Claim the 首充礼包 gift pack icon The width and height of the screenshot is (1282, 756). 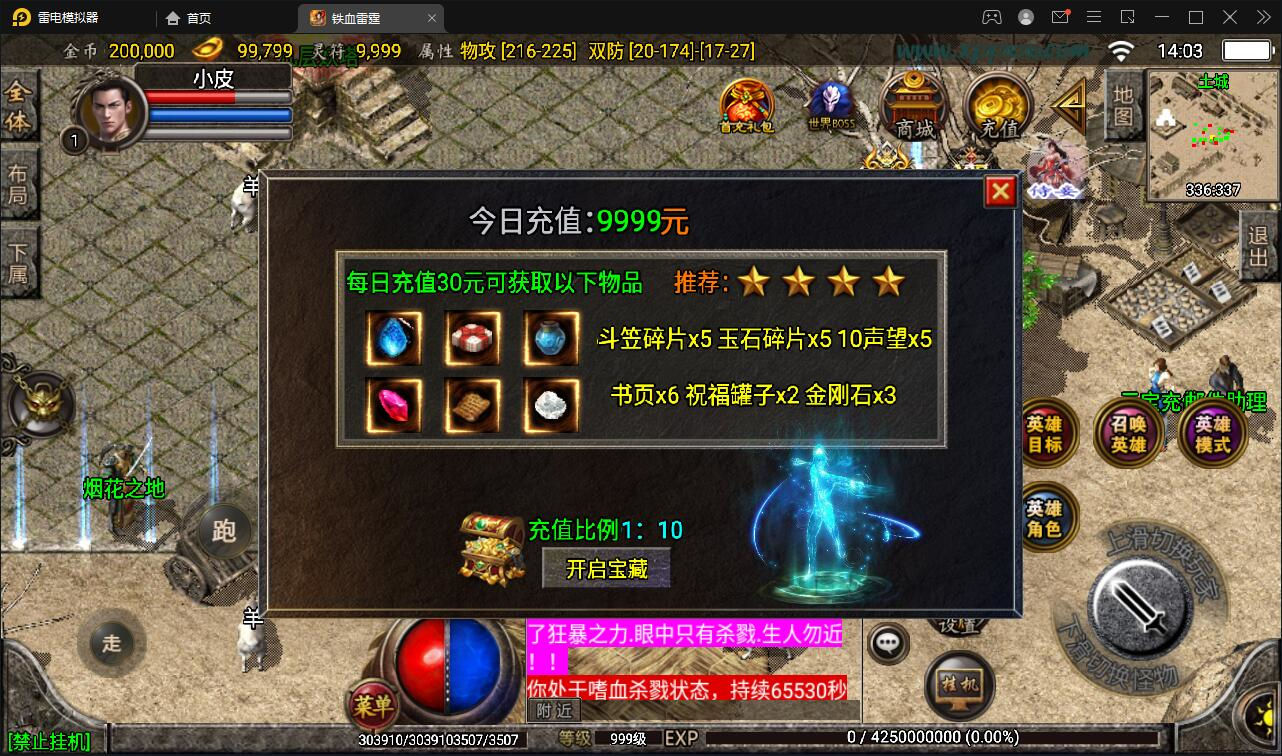click(x=746, y=103)
